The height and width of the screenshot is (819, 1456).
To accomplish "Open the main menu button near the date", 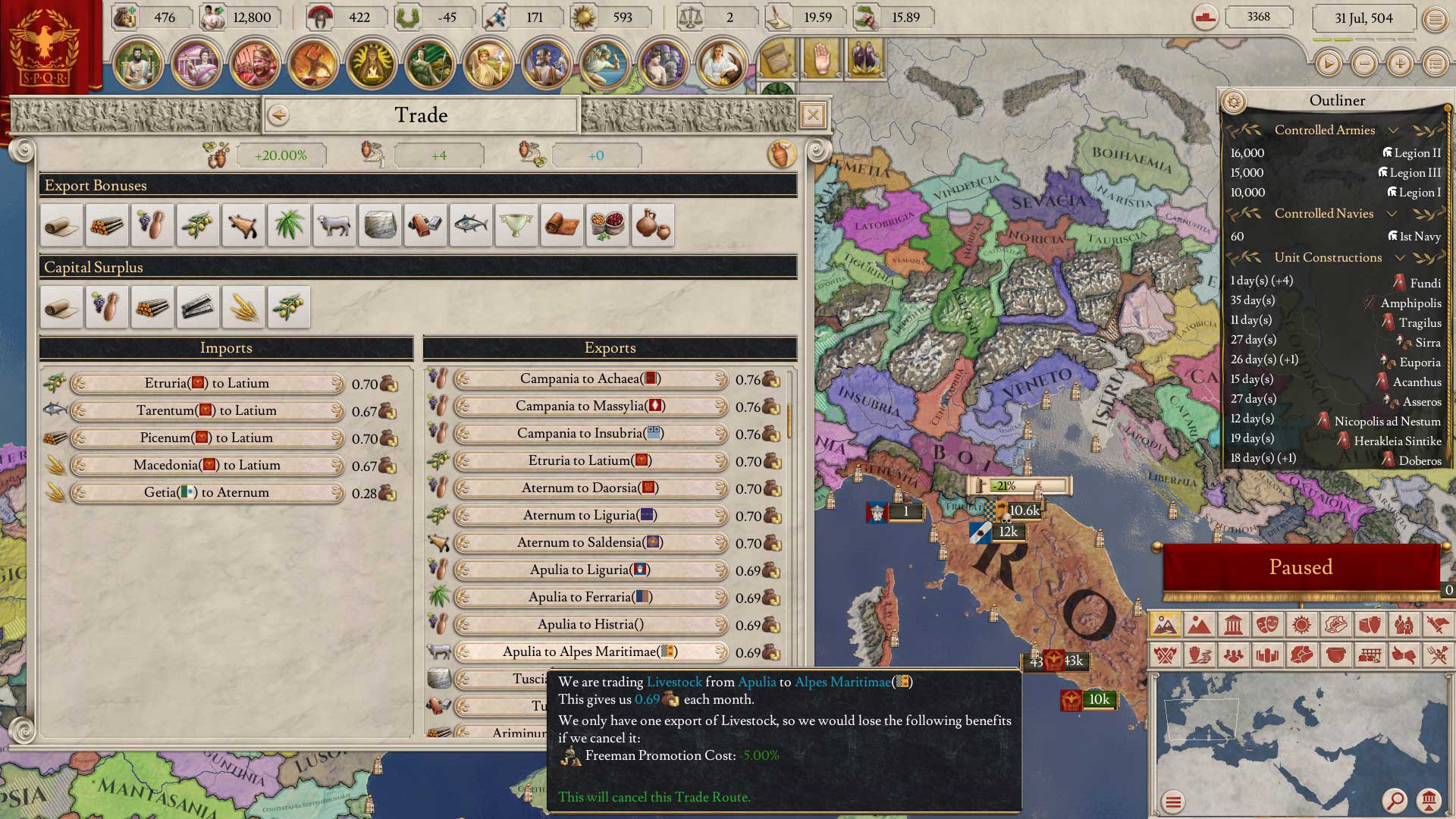I will (1435, 19).
